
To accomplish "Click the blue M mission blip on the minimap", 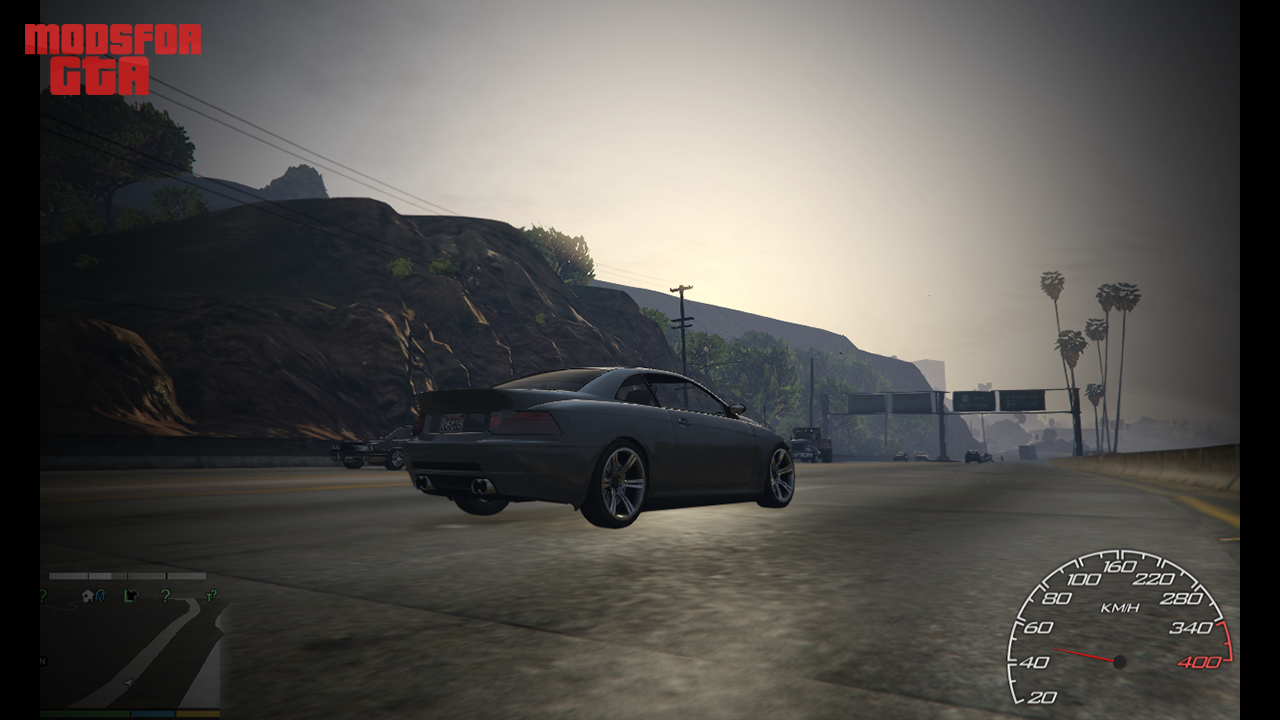I will 101,596.
